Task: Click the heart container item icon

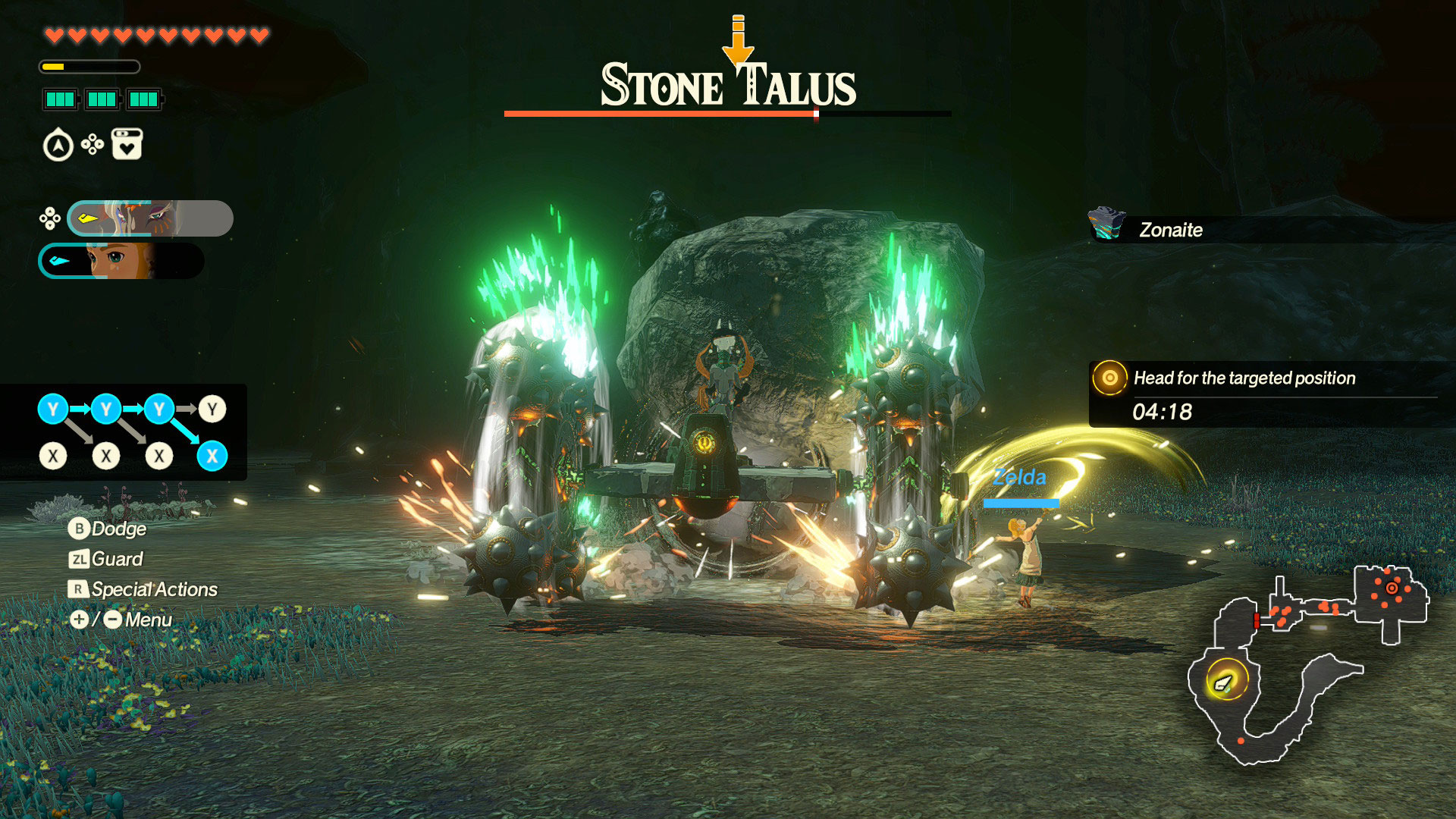Action: (127, 144)
